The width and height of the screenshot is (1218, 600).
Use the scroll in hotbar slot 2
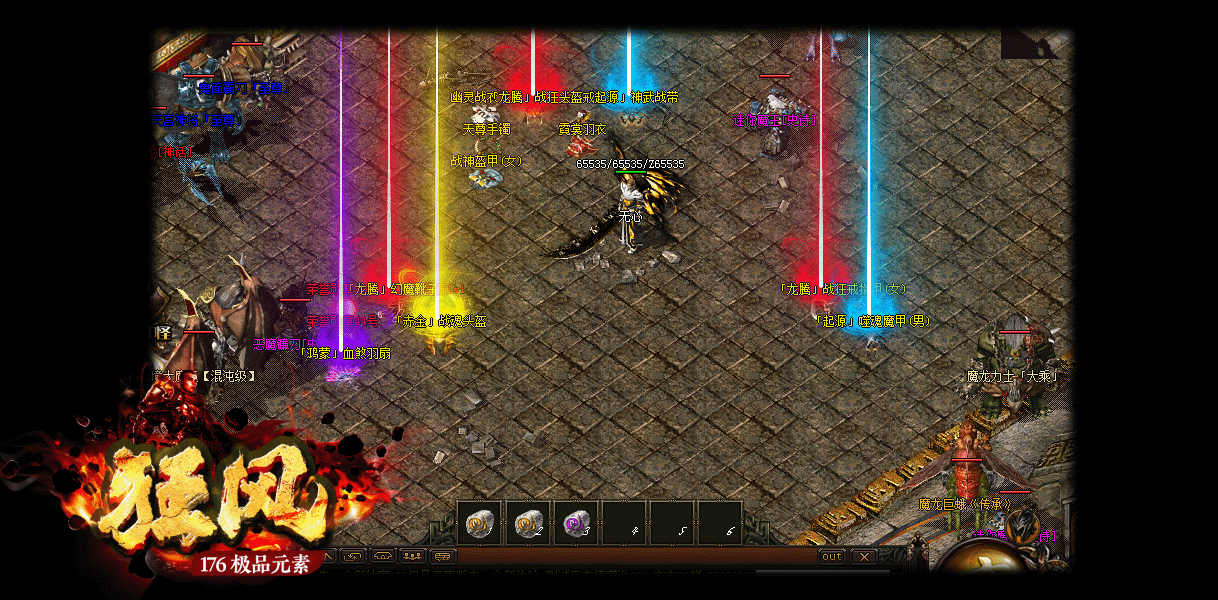click(528, 523)
